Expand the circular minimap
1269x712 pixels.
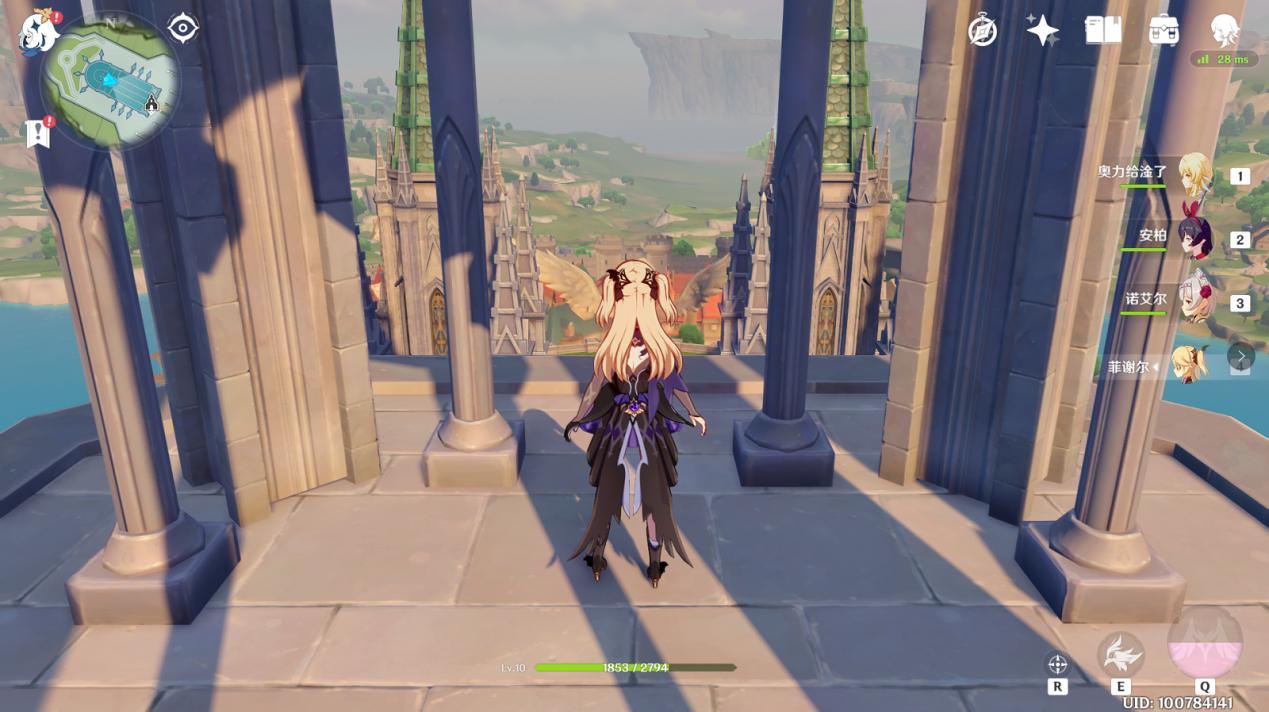(x=110, y=80)
